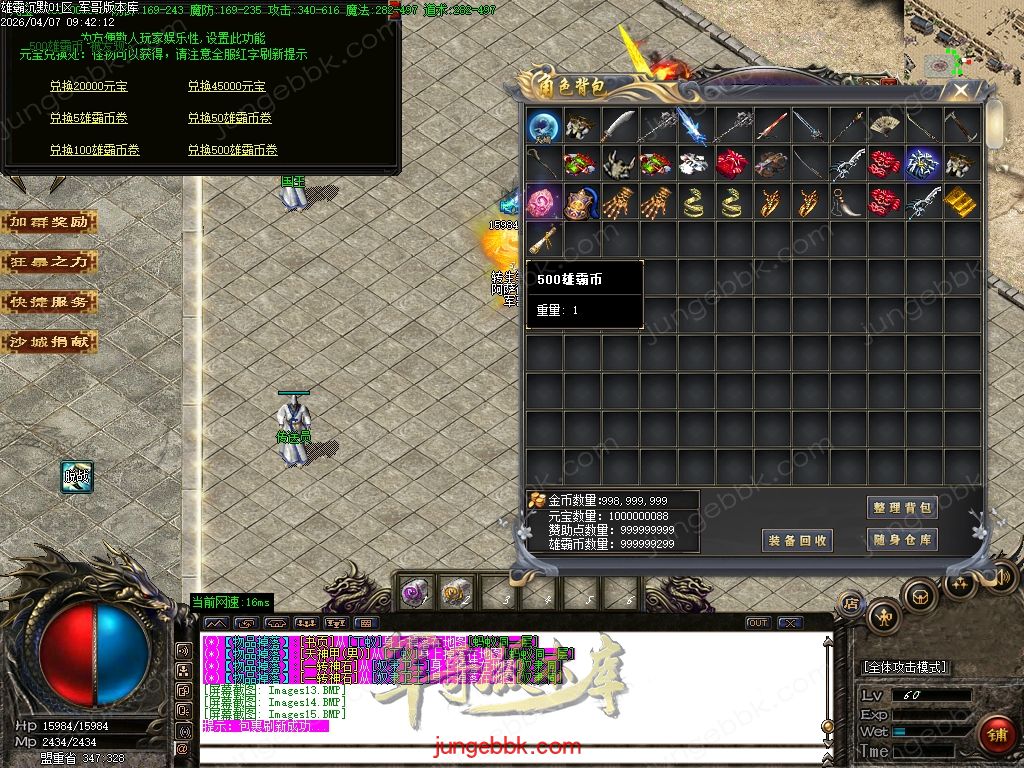Screen dimensions: 1024x768
Task: Click the 整理背包 sort button
Action: click(x=902, y=508)
